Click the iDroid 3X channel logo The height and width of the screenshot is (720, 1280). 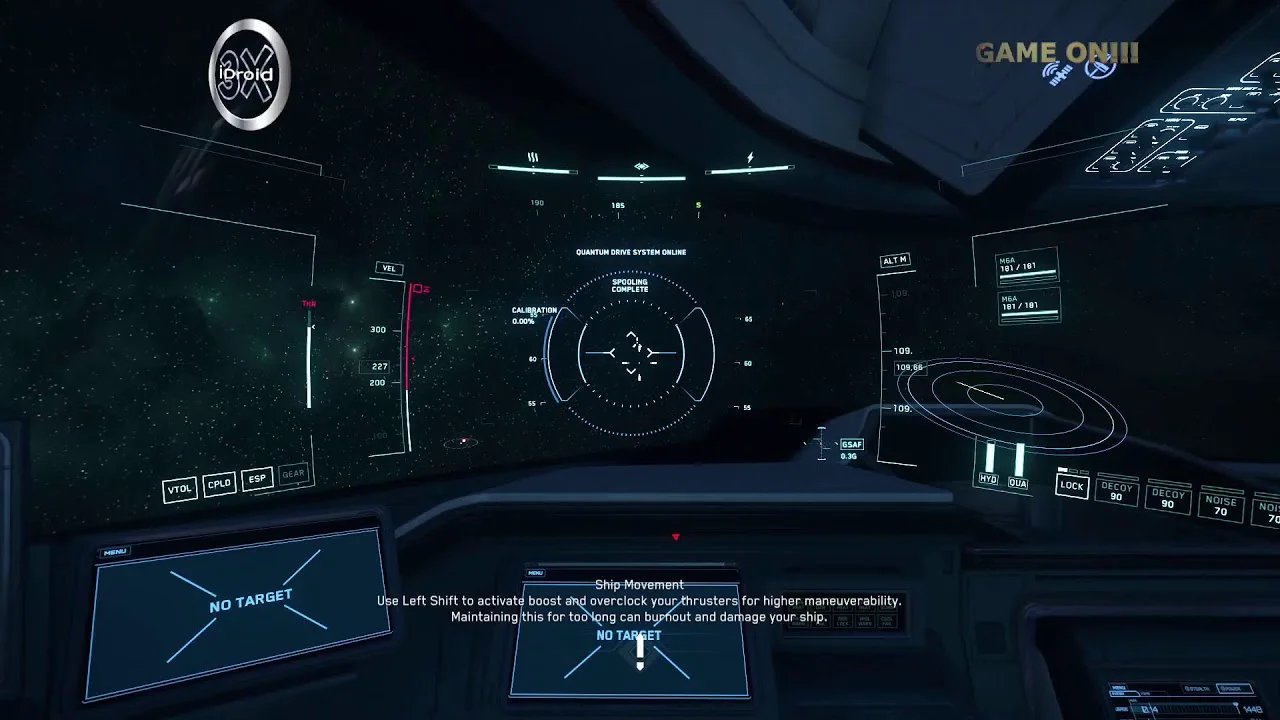click(x=249, y=75)
